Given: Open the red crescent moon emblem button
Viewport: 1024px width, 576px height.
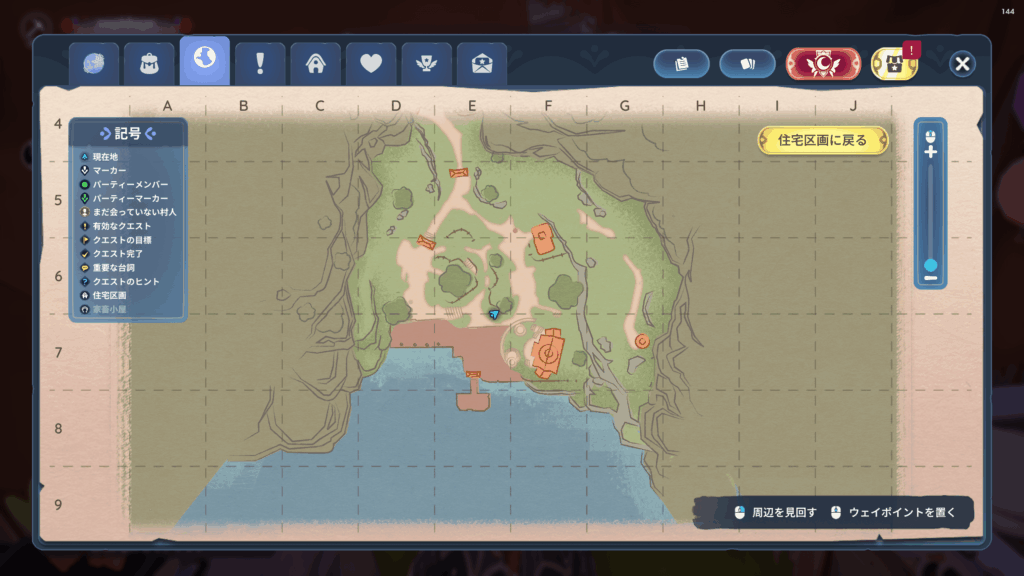Looking at the screenshot, I should (823, 64).
